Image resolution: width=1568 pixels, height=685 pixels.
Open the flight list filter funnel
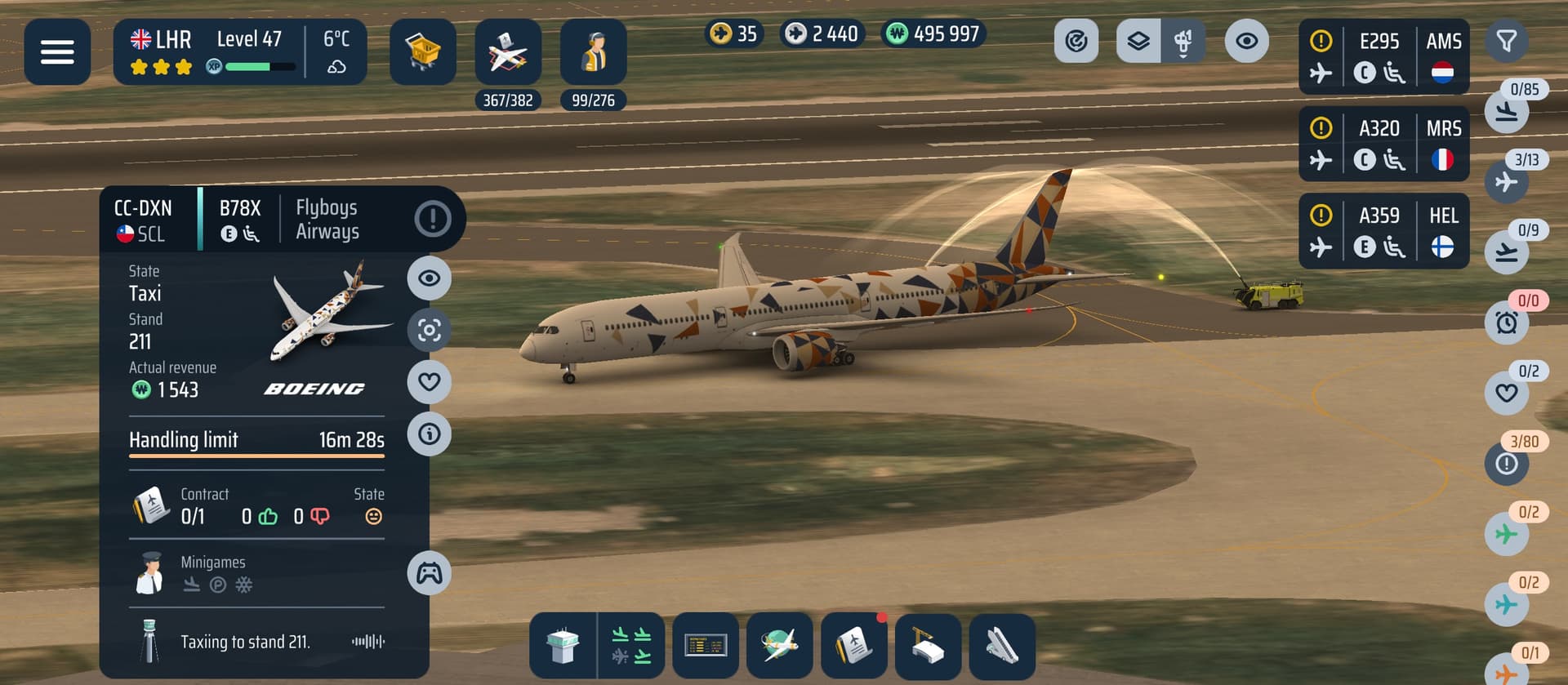(1507, 41)
